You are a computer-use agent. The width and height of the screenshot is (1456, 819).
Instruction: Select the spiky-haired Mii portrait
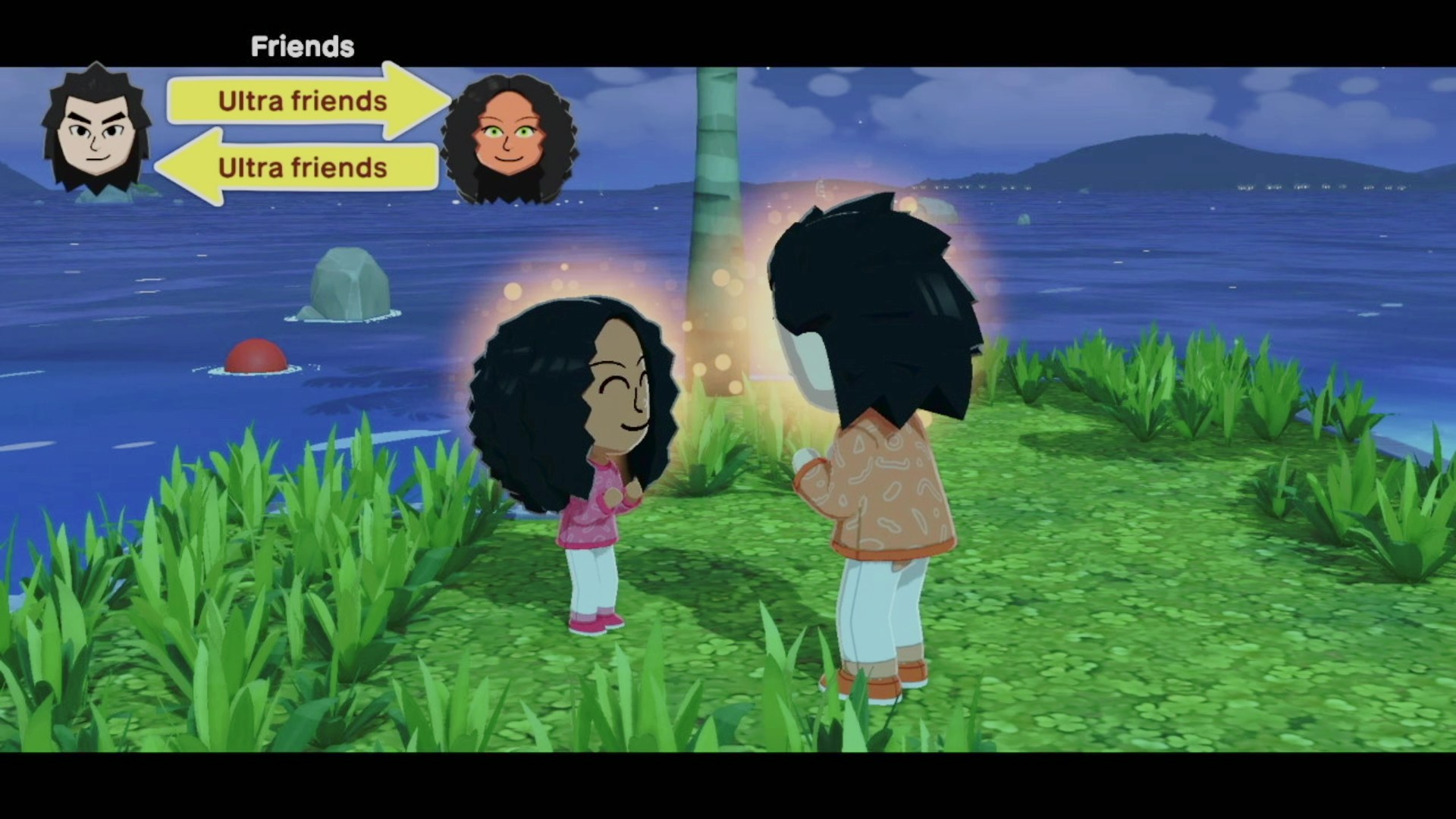point(96,130)
